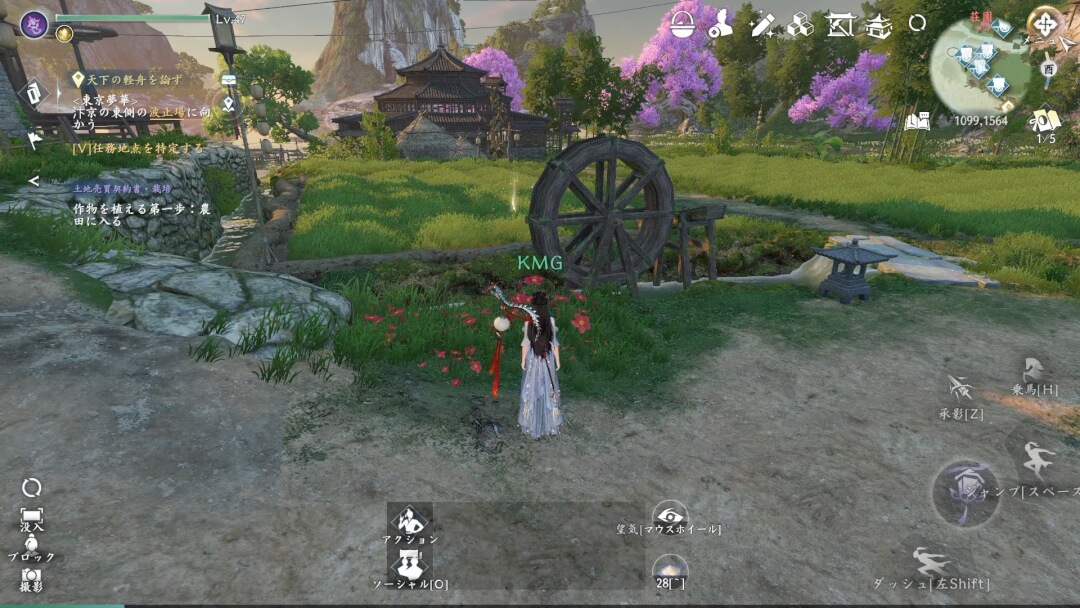Open the basket icon in the top bar
1080x608 pixels.
click(682, 24)
